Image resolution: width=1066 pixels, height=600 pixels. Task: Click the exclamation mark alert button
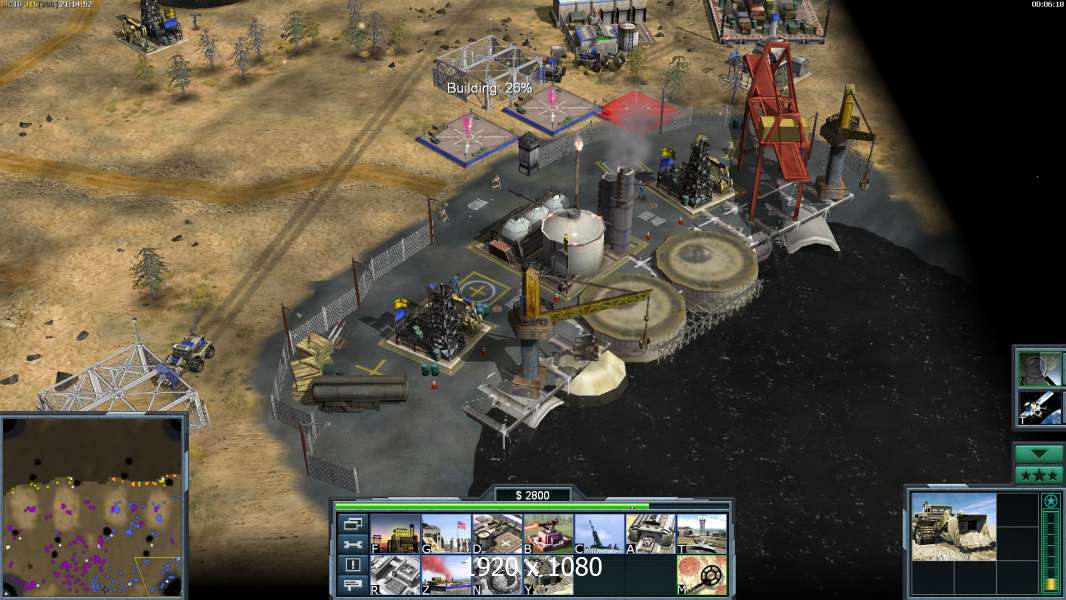352,565
